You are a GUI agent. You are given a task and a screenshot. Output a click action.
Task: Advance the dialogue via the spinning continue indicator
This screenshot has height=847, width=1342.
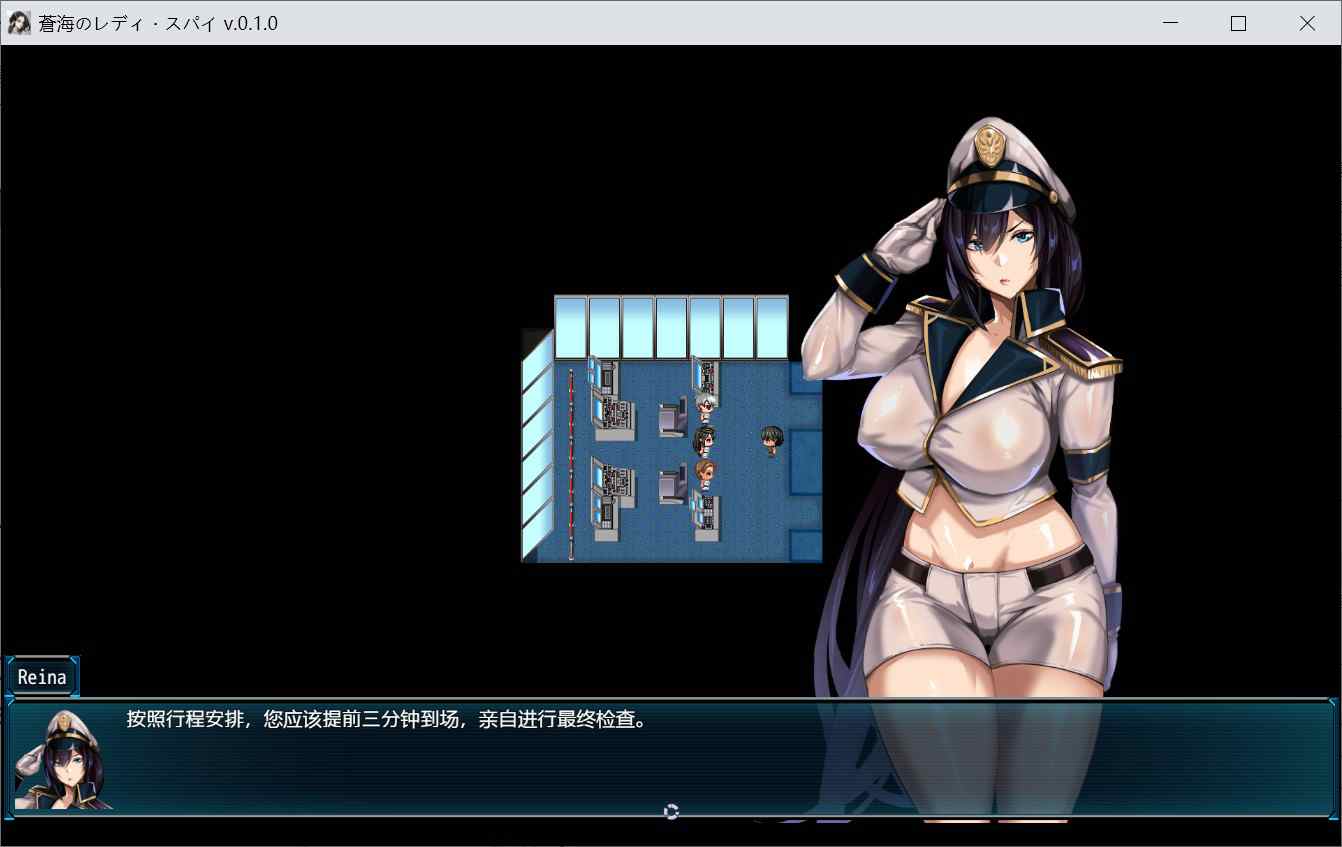point(671,811)
